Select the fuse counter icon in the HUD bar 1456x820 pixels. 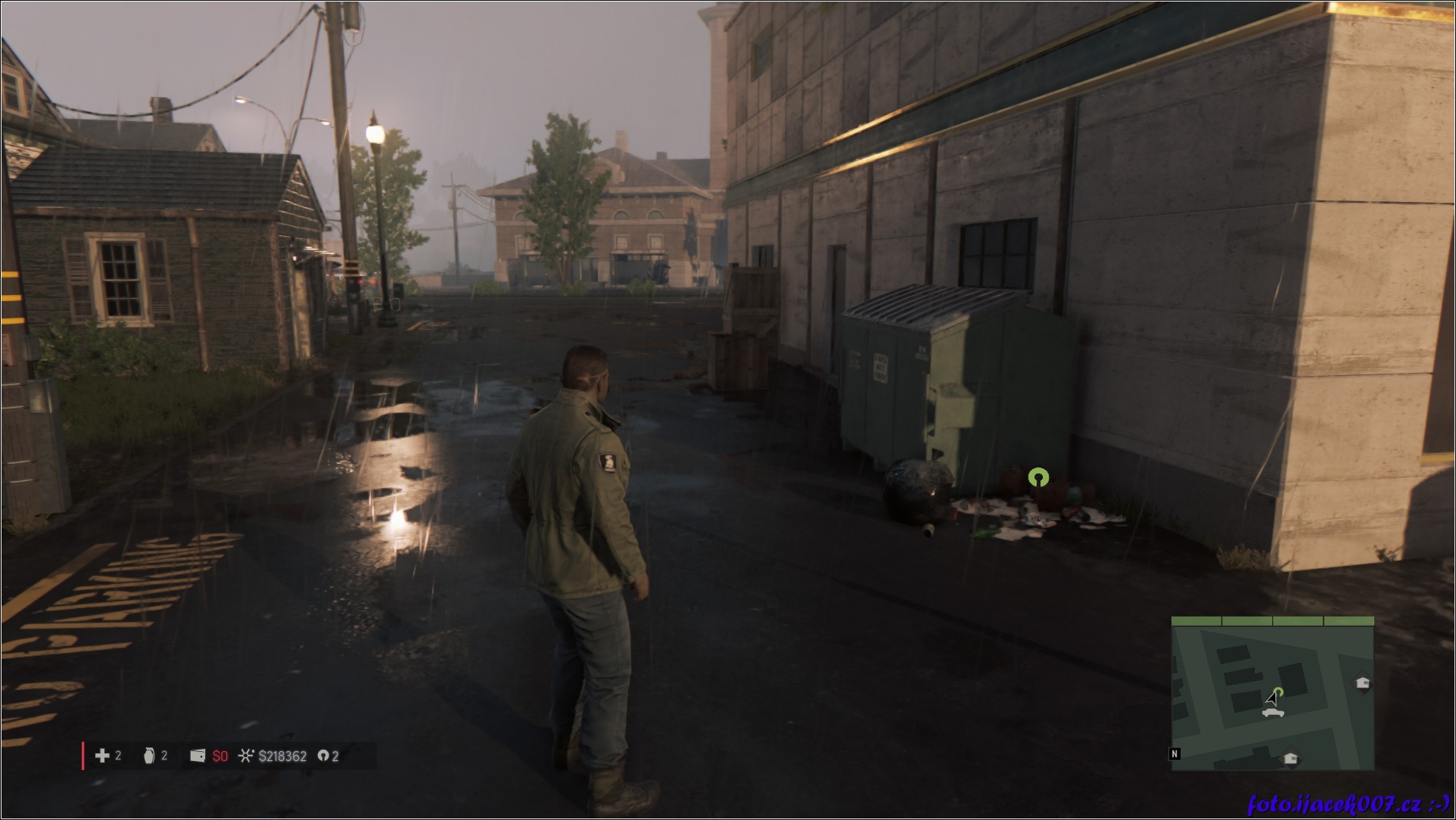point(323,756)
